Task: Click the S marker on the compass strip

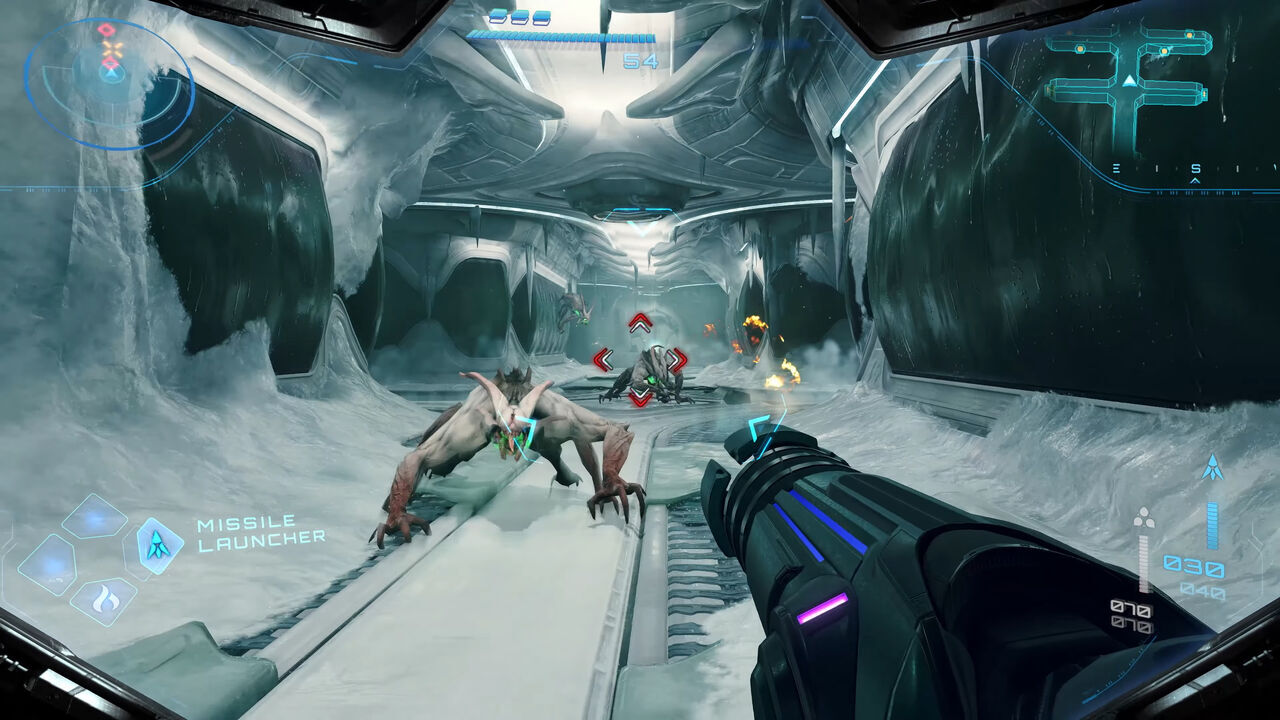Action: click(x=1195, y=168)
